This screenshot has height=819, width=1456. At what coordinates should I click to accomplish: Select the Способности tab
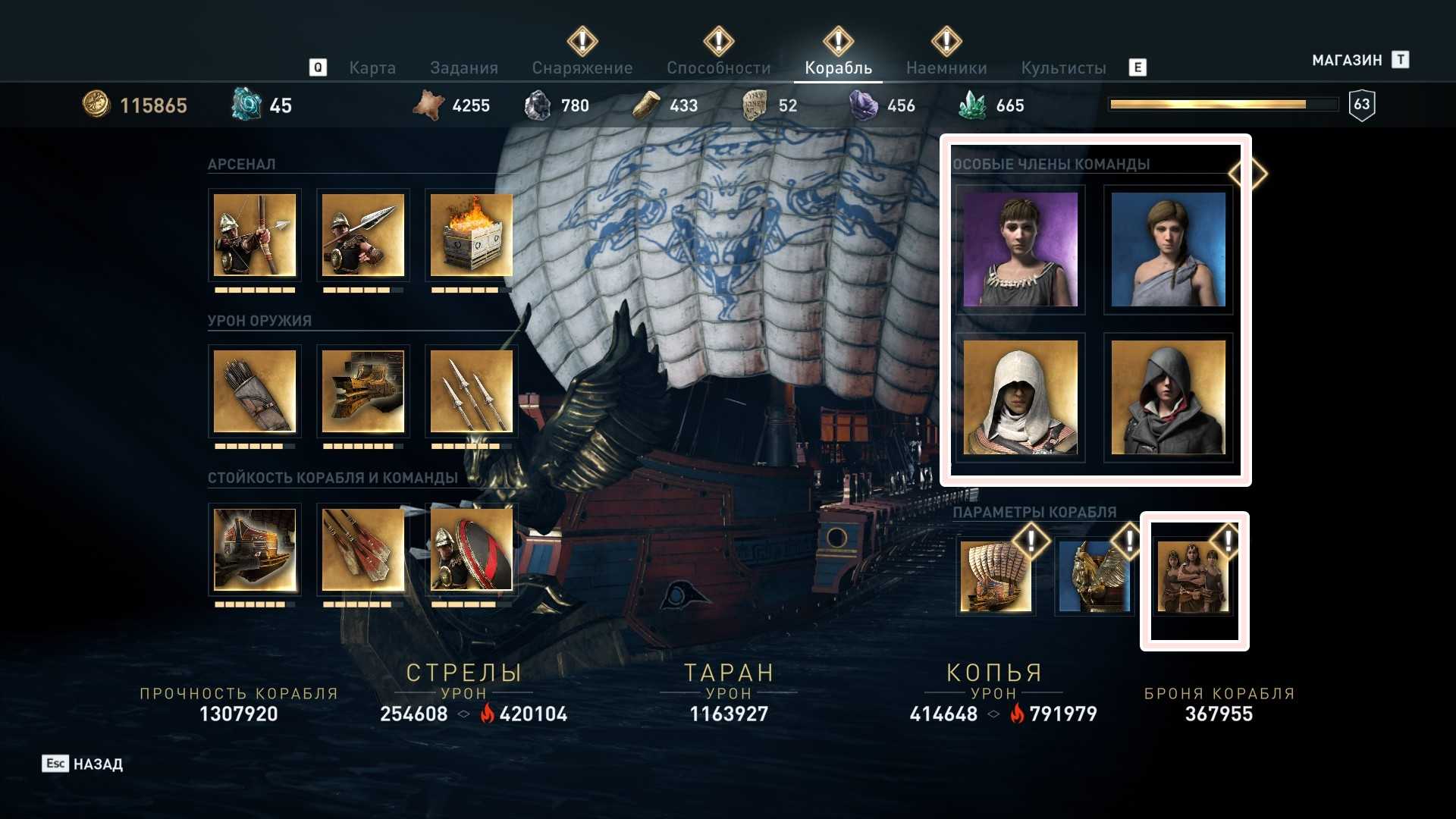point(718,68)
